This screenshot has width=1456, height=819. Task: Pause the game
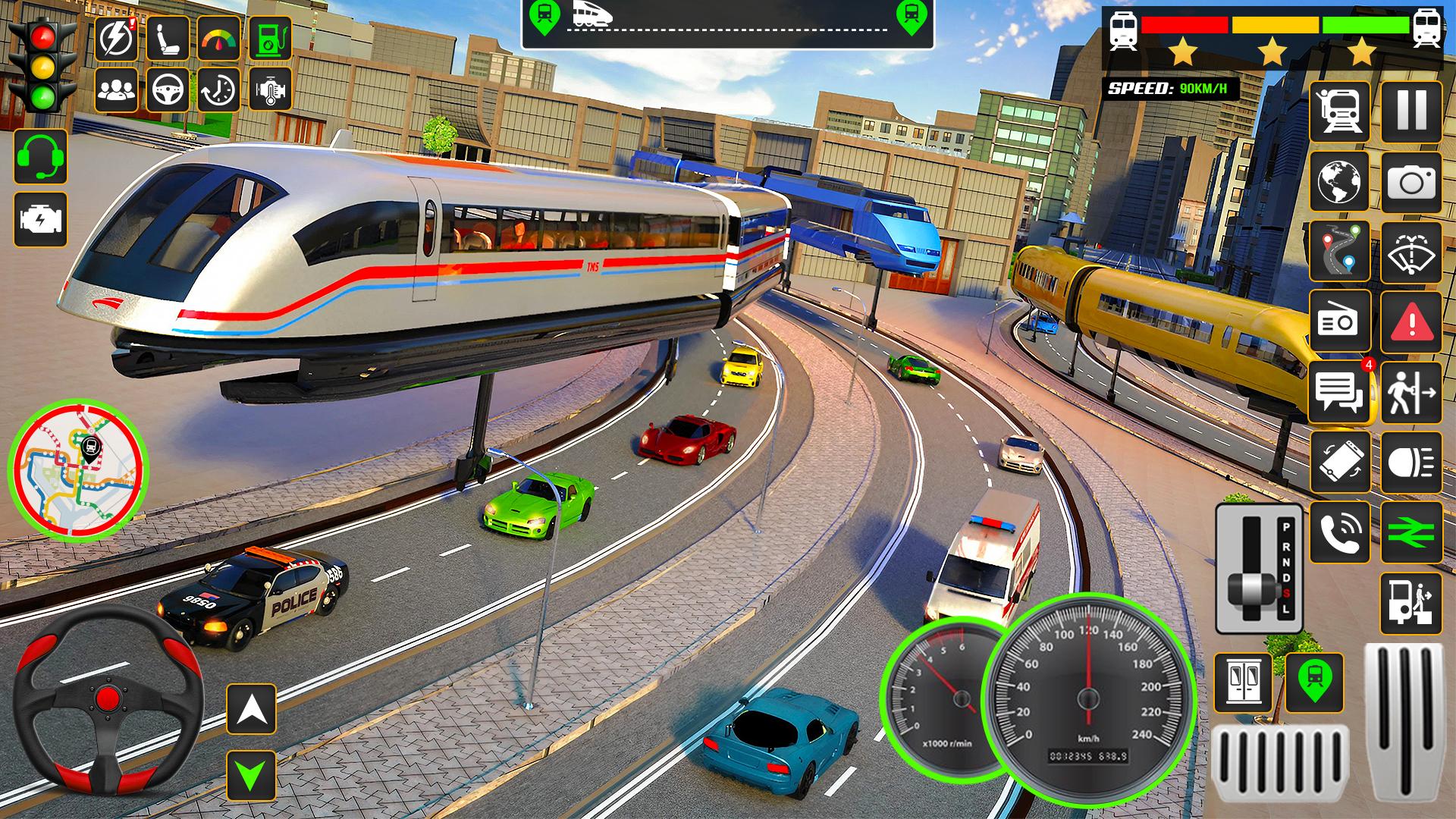click(x=1410, y=111)
